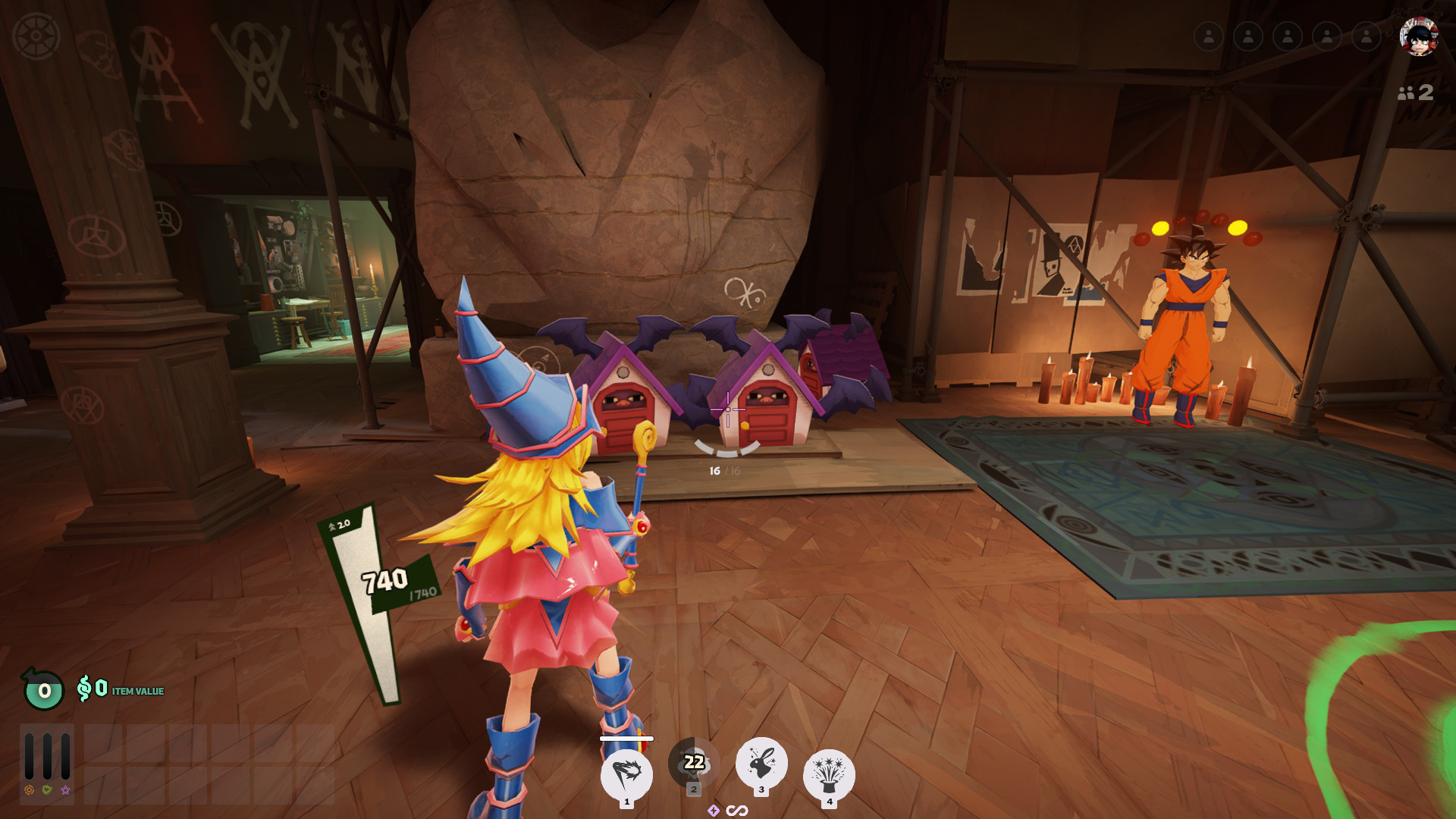Select the cooldown ability showing 22

(x=694, y=762)
